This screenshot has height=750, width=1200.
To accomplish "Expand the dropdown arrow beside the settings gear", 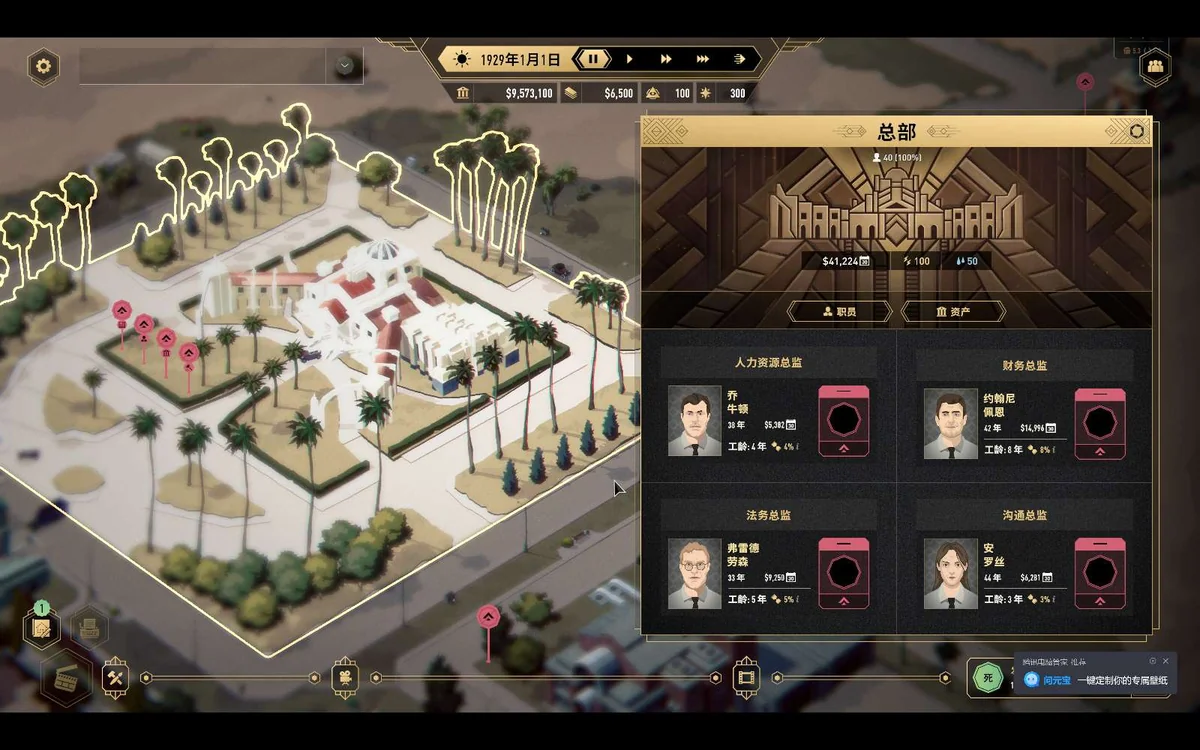I will [345, 66].
